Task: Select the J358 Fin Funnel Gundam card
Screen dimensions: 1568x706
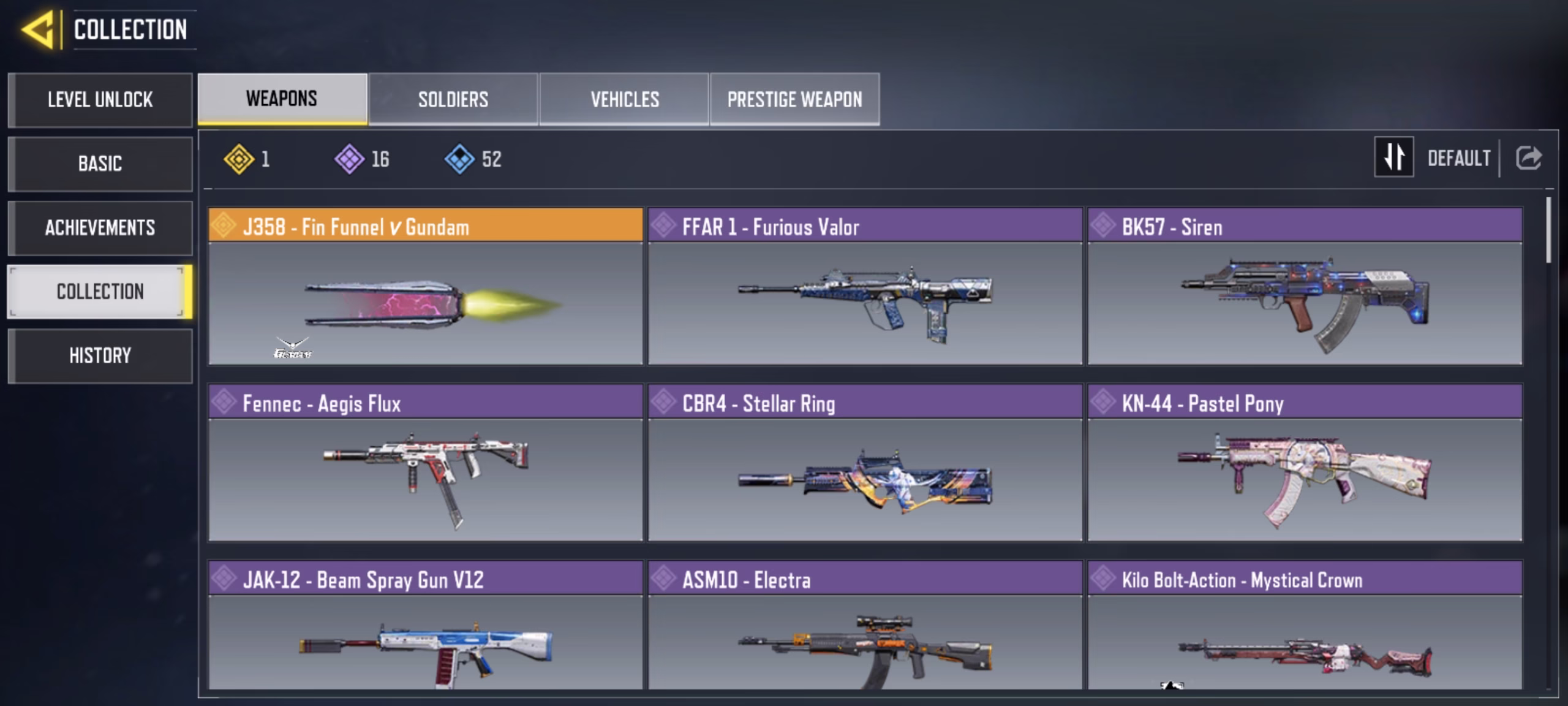Action: pos(426,286)
